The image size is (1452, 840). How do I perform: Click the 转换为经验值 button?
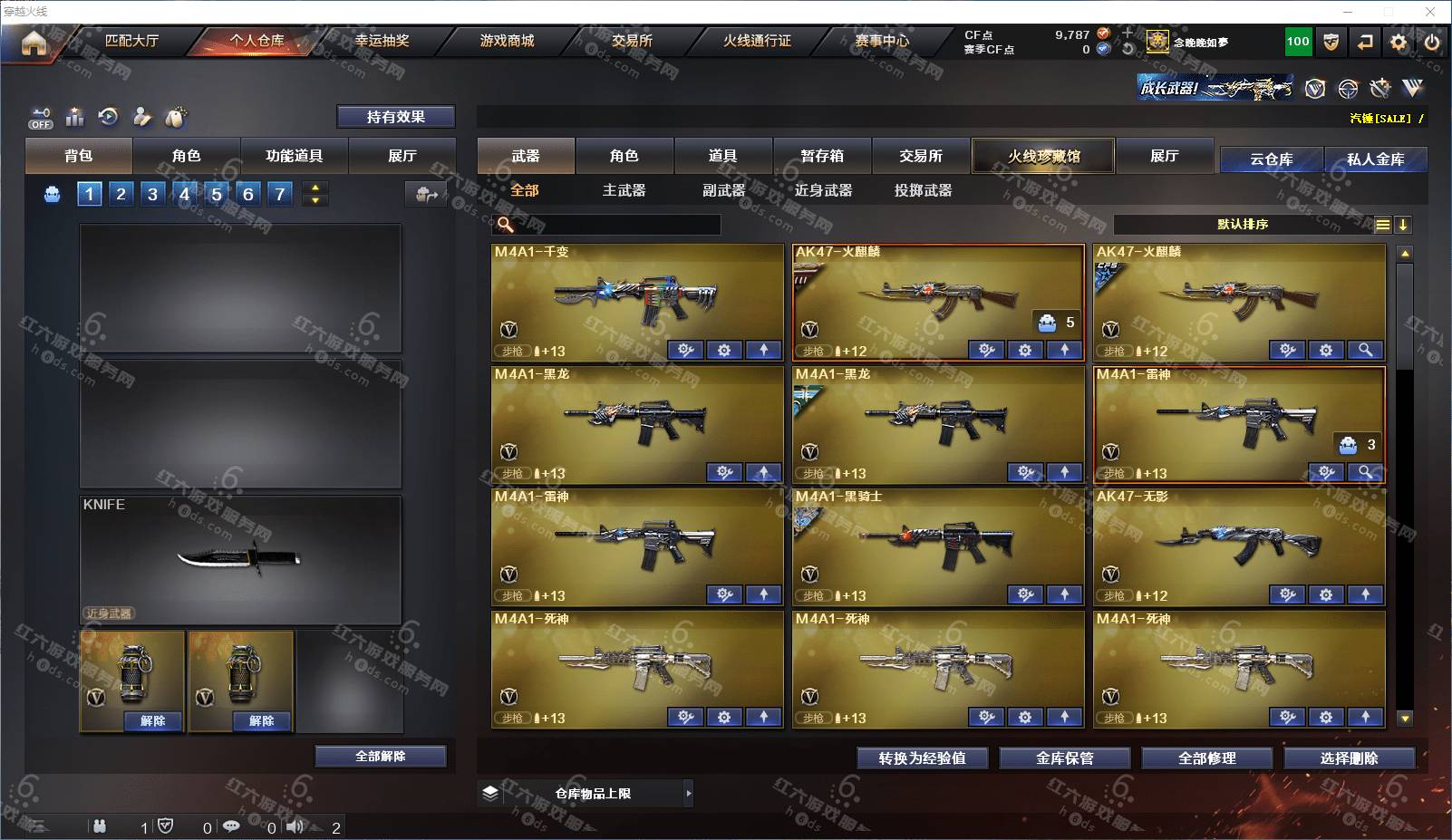922,758
